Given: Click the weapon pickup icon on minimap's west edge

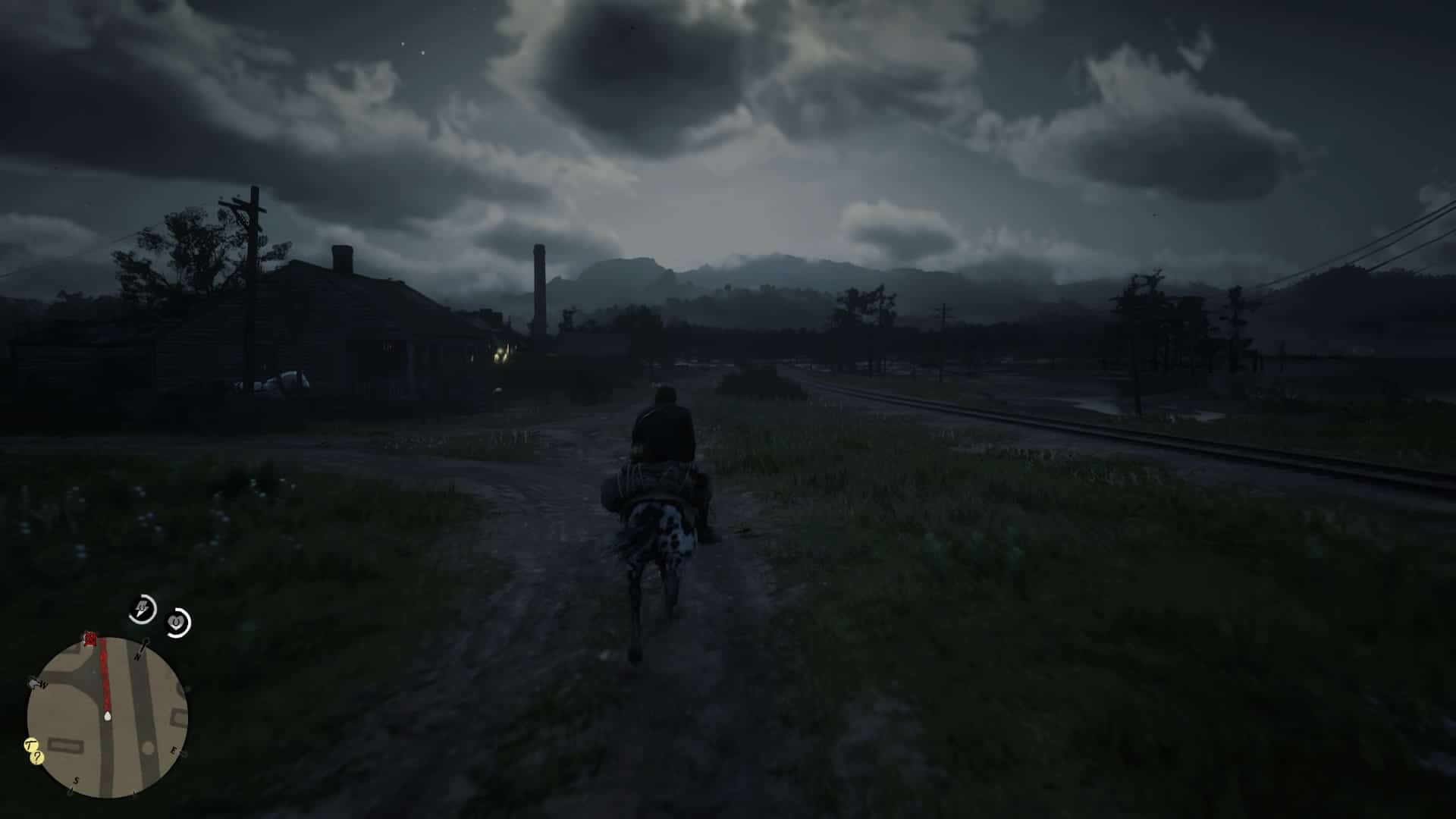Looking at the screenshot, I should pyautogui.click(x=32, y=681).
